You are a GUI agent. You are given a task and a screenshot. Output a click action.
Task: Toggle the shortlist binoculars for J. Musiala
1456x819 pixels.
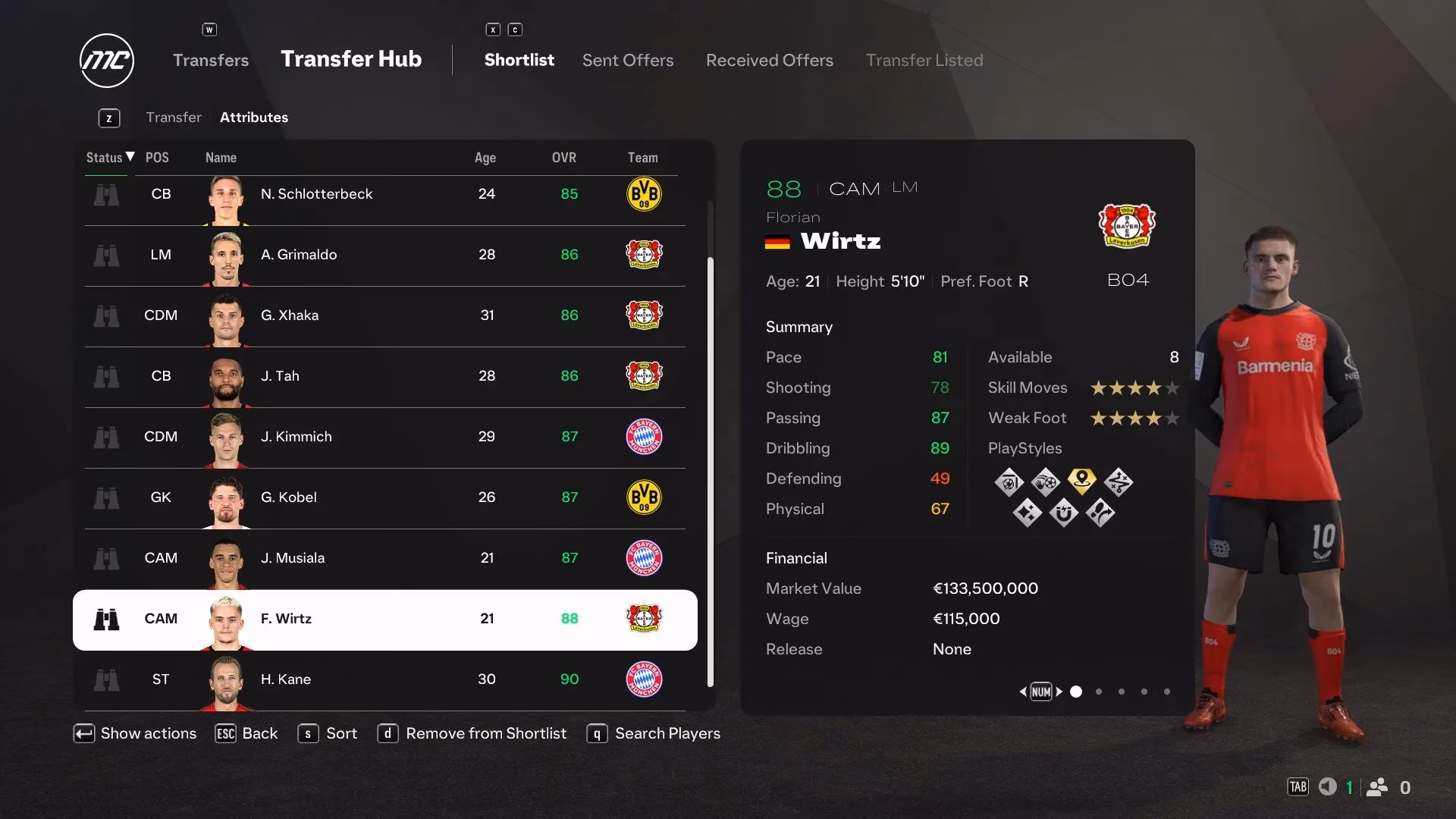pos(108,559)
